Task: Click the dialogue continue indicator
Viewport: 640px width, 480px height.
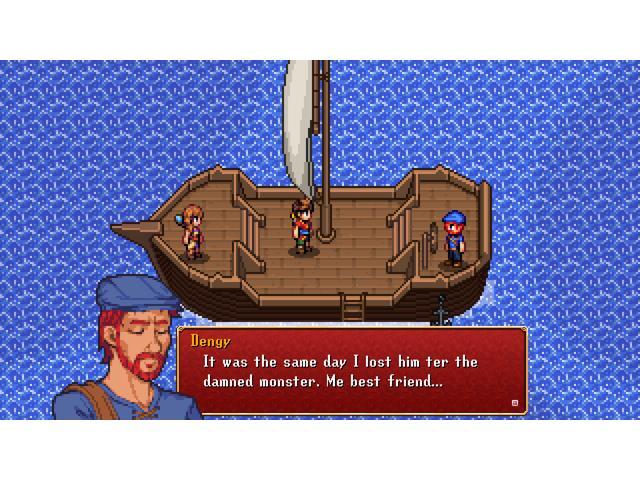Action: click(515, 403)
